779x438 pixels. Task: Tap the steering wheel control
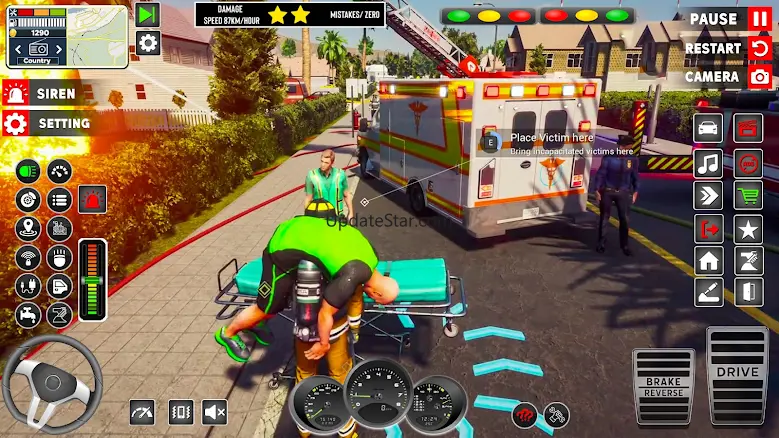(x=52, y=384)
